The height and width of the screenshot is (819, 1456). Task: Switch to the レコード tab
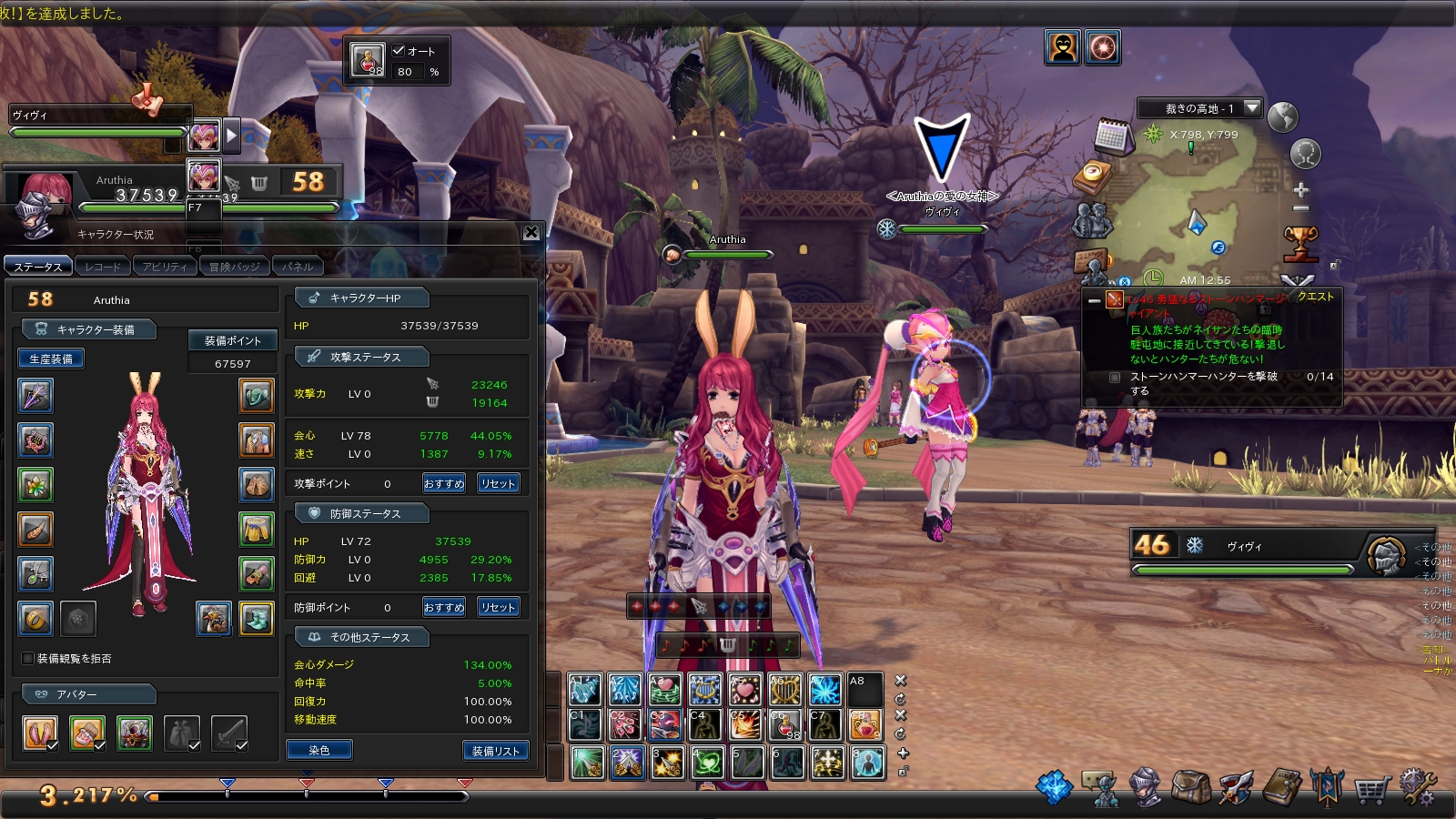102,267
